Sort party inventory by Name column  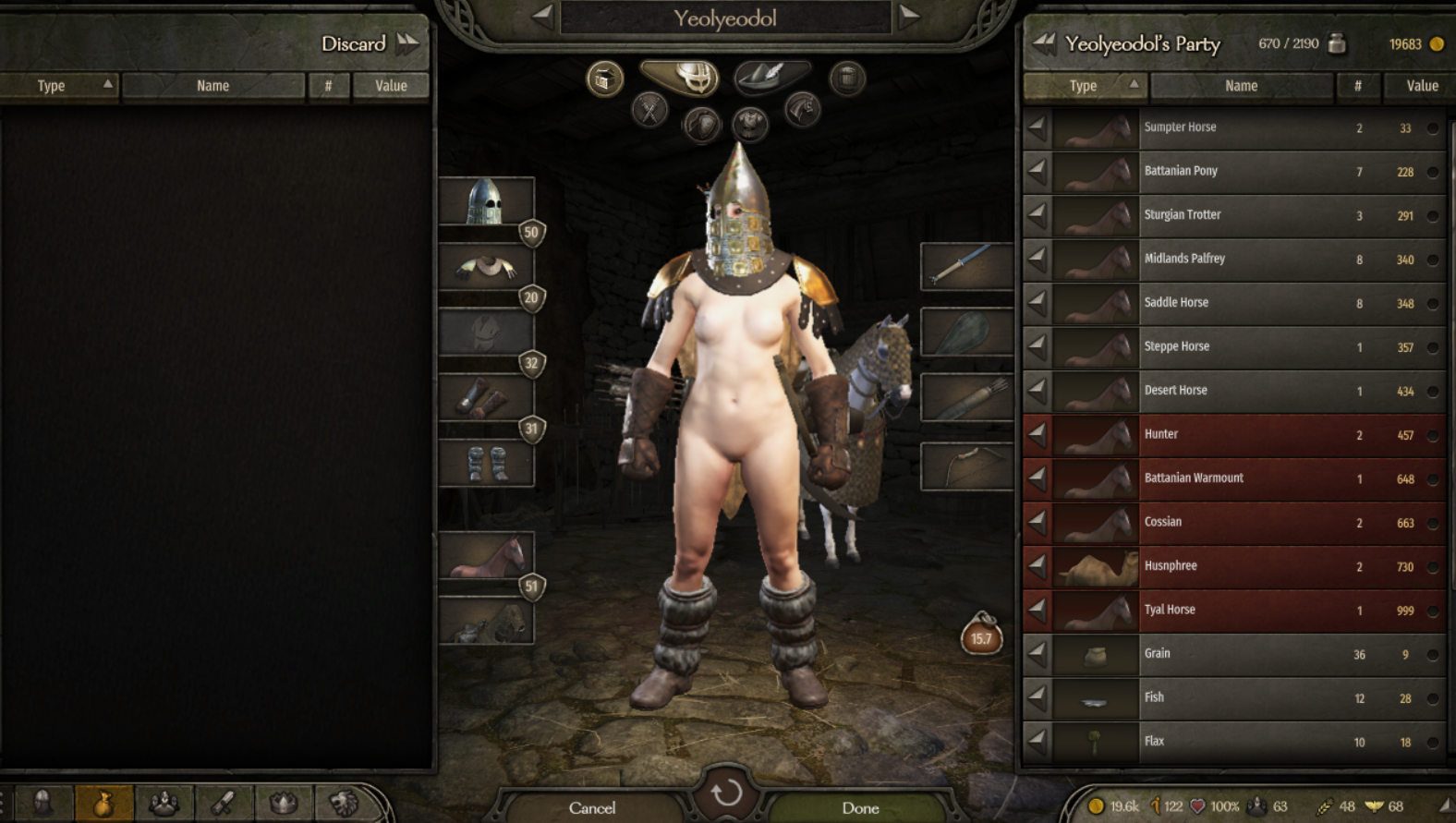coord(1241,86)
